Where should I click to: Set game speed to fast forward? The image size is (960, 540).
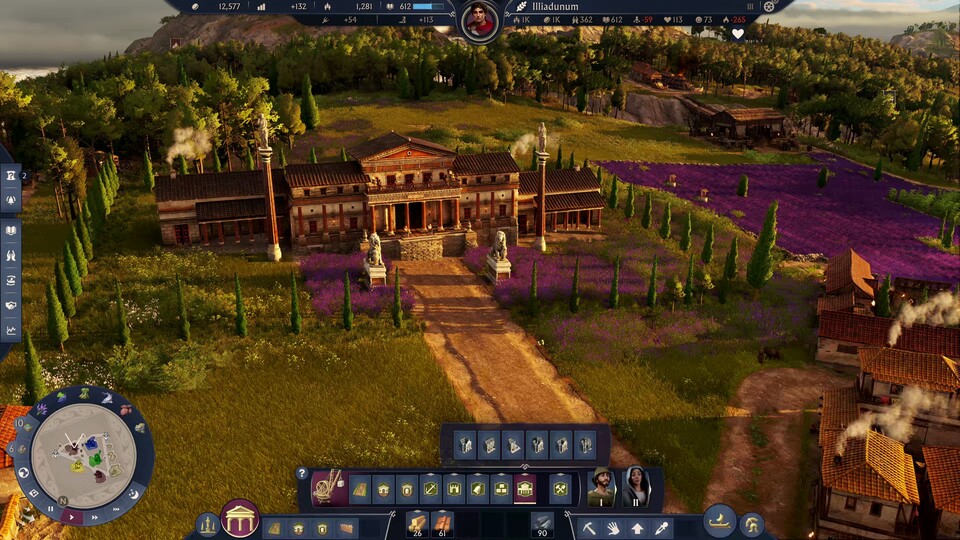tap(96, 516)
